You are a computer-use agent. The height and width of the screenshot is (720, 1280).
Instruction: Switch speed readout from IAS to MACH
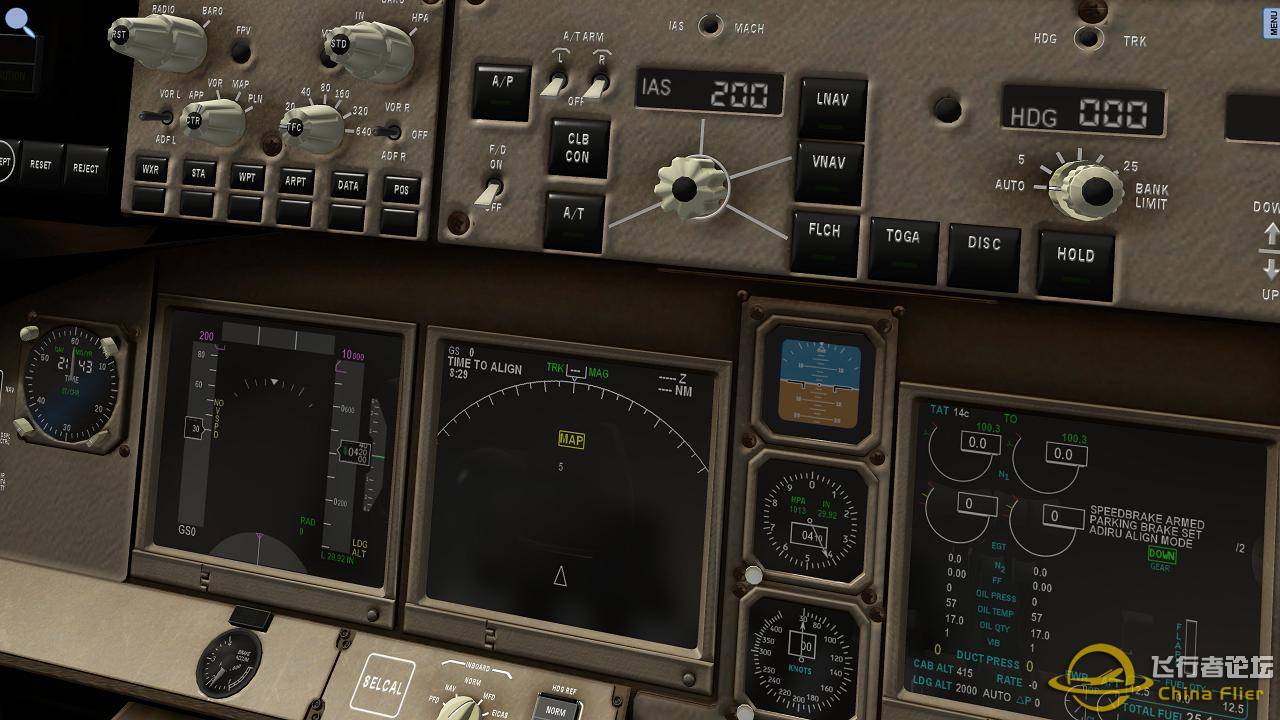(711, 27)
